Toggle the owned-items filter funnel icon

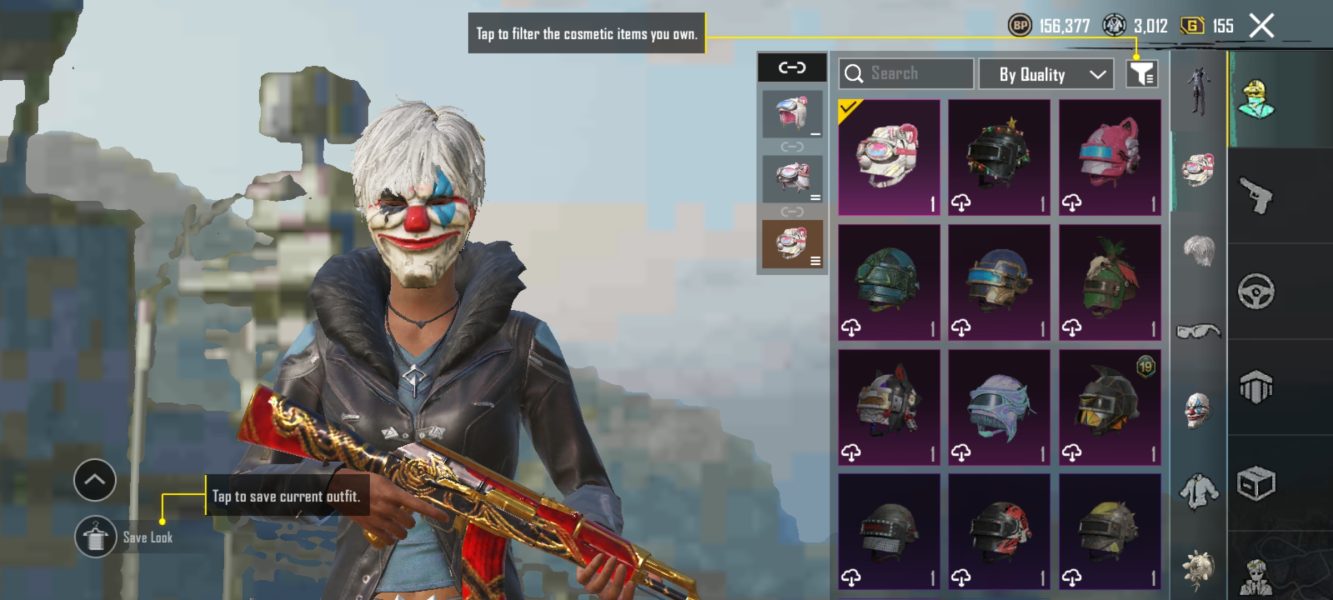point(1142,74)
